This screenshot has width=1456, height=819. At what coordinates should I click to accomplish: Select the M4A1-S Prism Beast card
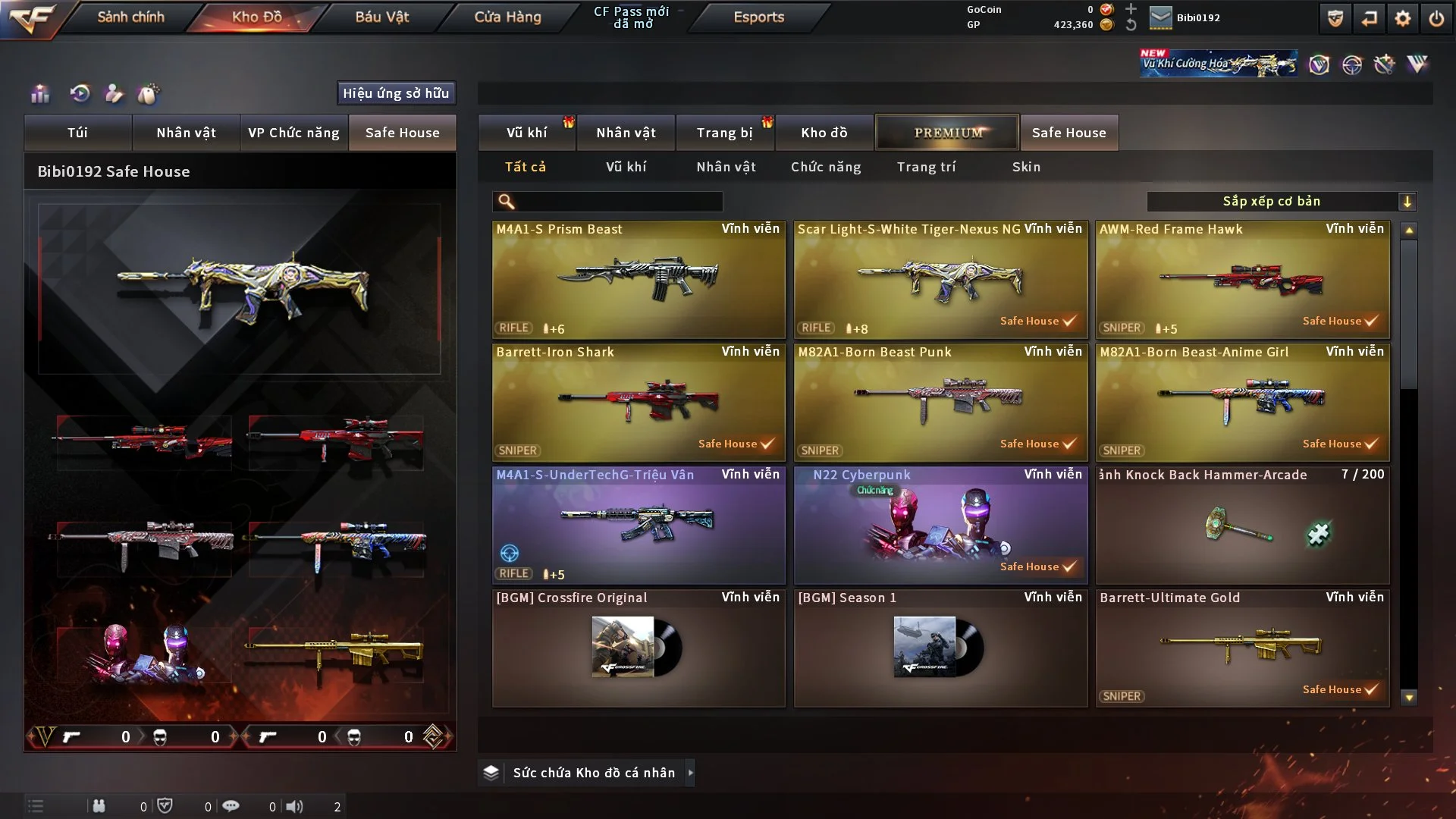(x=638, y=279)
